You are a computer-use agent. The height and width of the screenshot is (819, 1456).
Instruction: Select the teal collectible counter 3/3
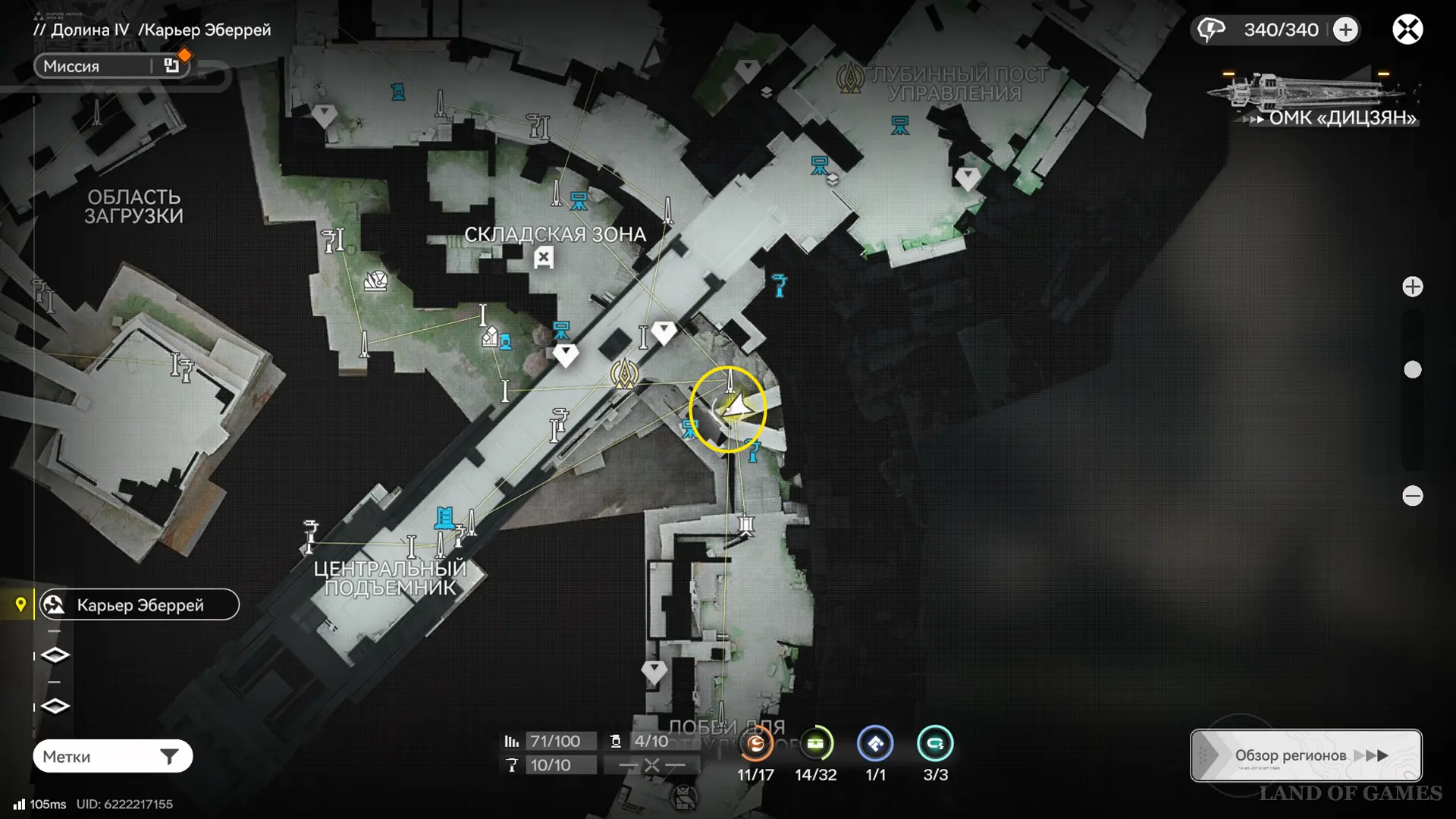pos(935,745)
